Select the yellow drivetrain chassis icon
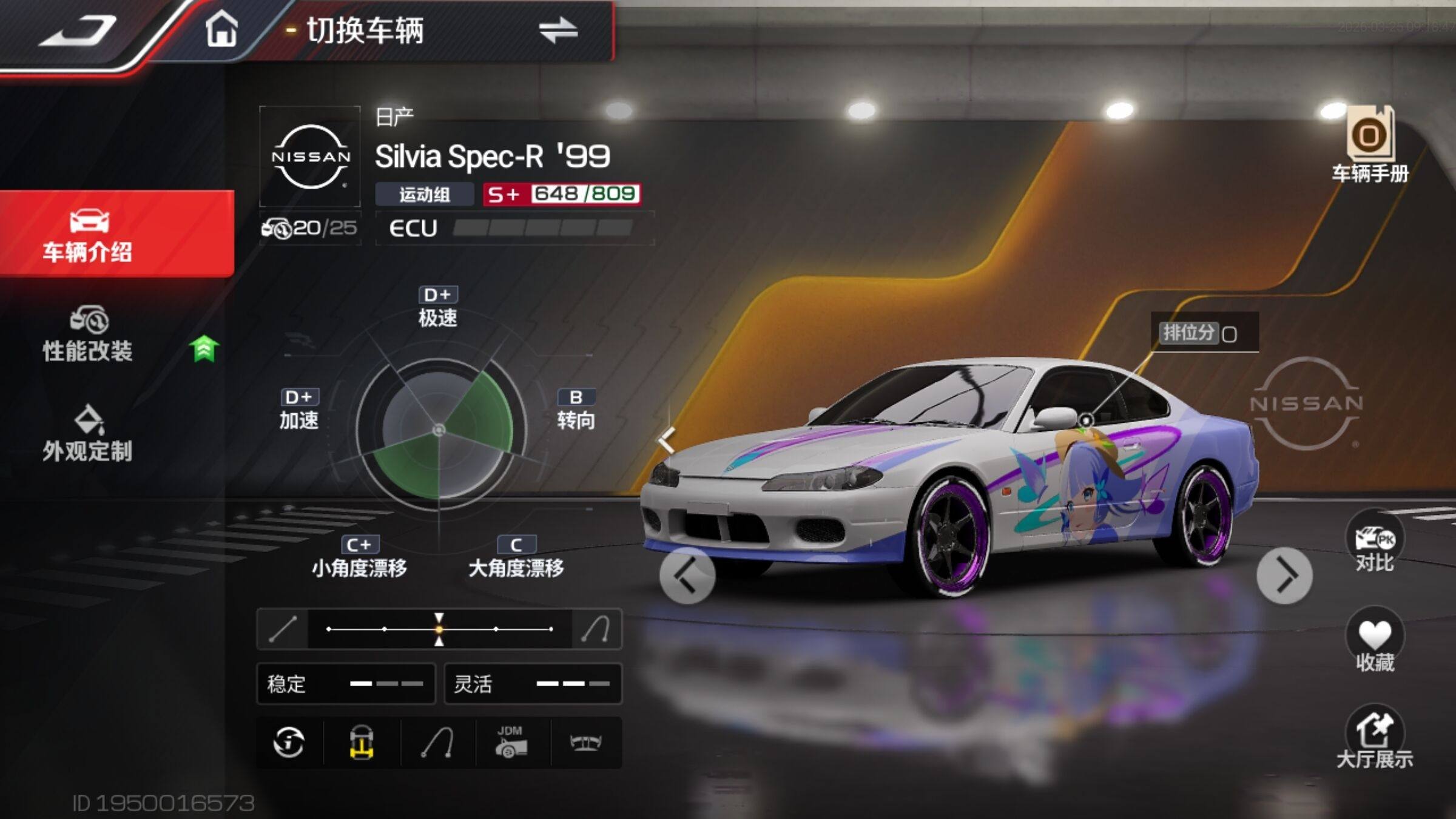1456x819 pixels. pos(362,743)
